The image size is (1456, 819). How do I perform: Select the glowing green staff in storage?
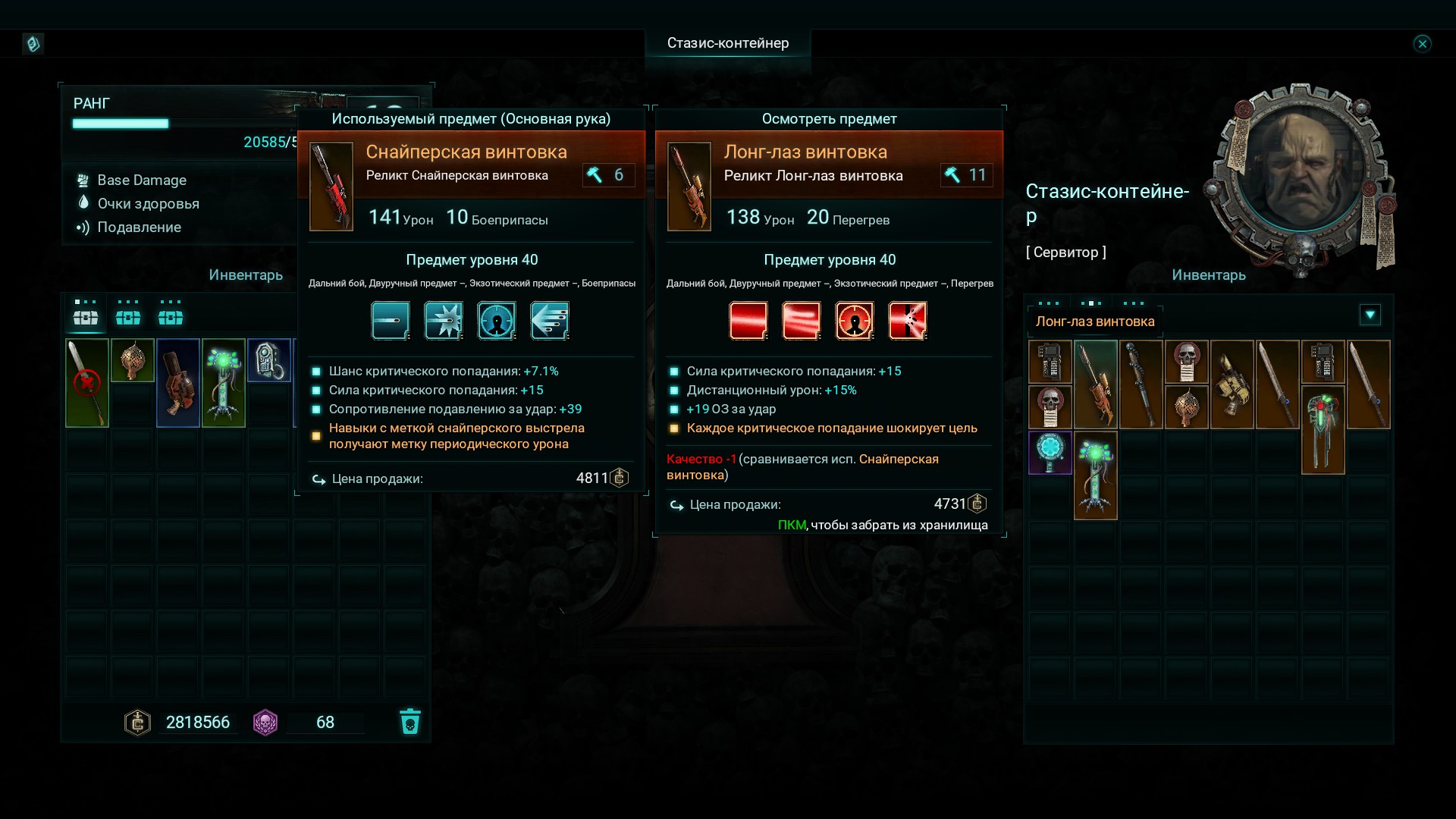(x=1096, y=475)
